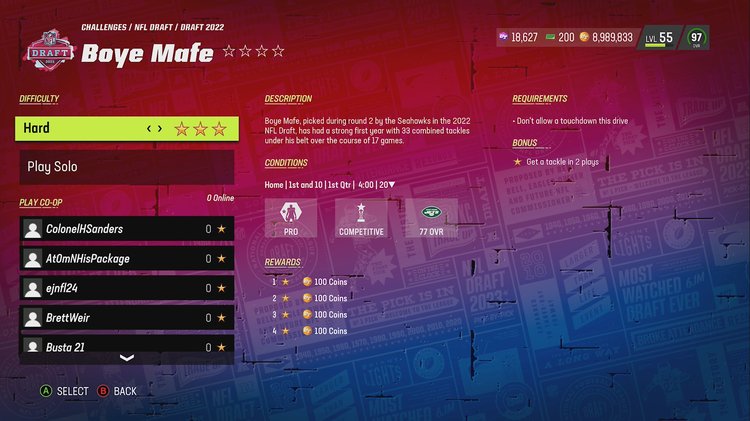Choose Busta 21 for co-op

(x=126, y=346)
